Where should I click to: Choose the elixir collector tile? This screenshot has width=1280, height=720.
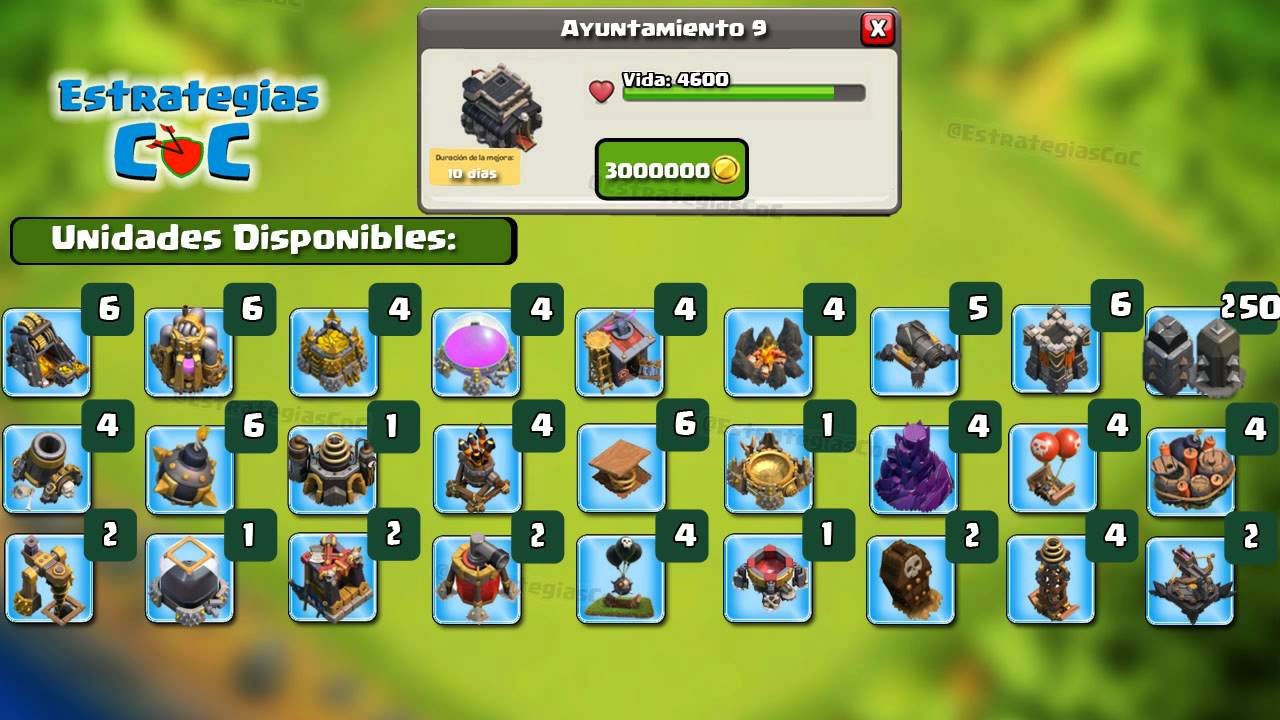click(x=189, y=352)
